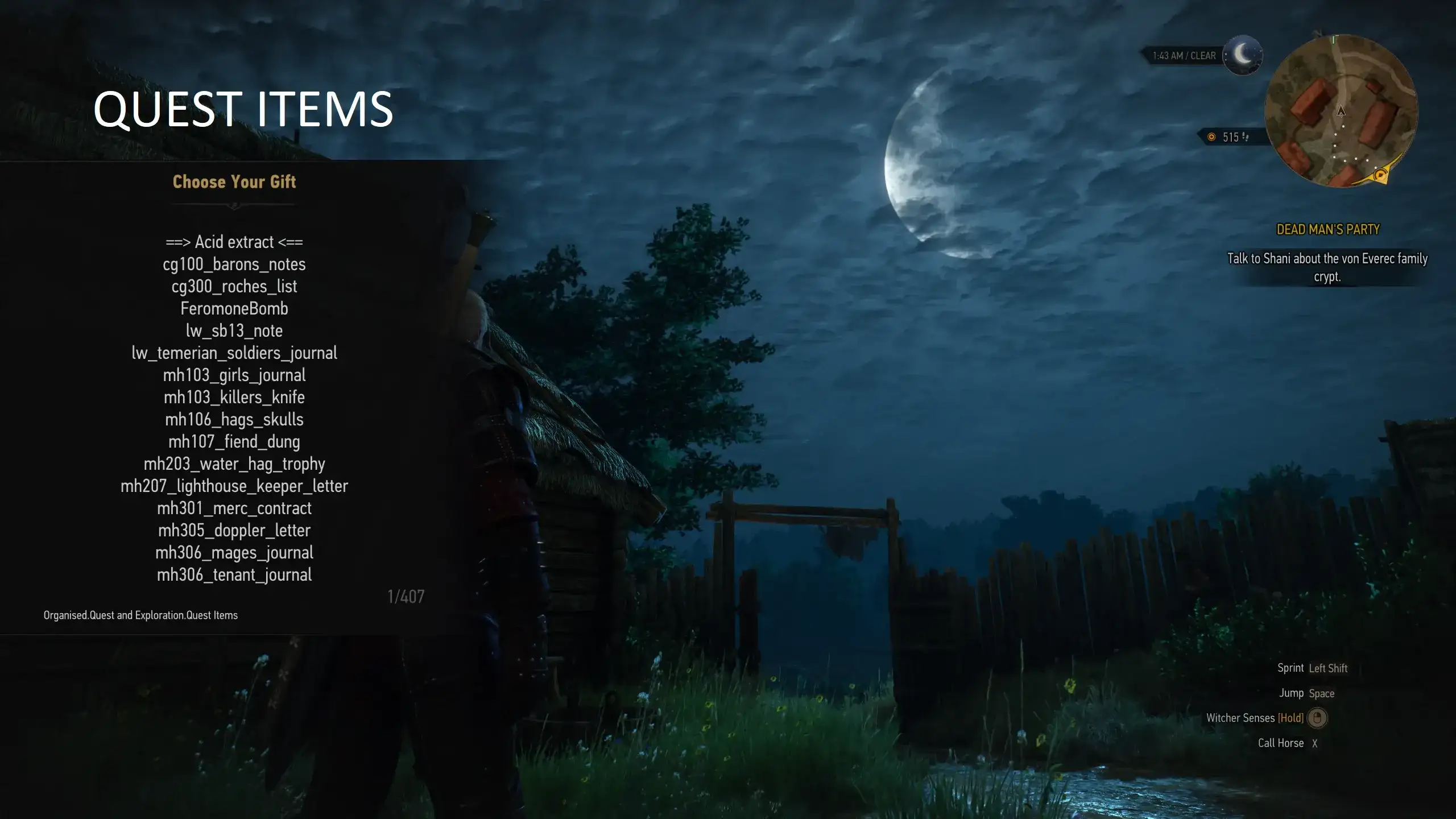Select the Acid extract highlighted entry
The width and height of the screenshot is (1456, 819).
coord(233,242)
